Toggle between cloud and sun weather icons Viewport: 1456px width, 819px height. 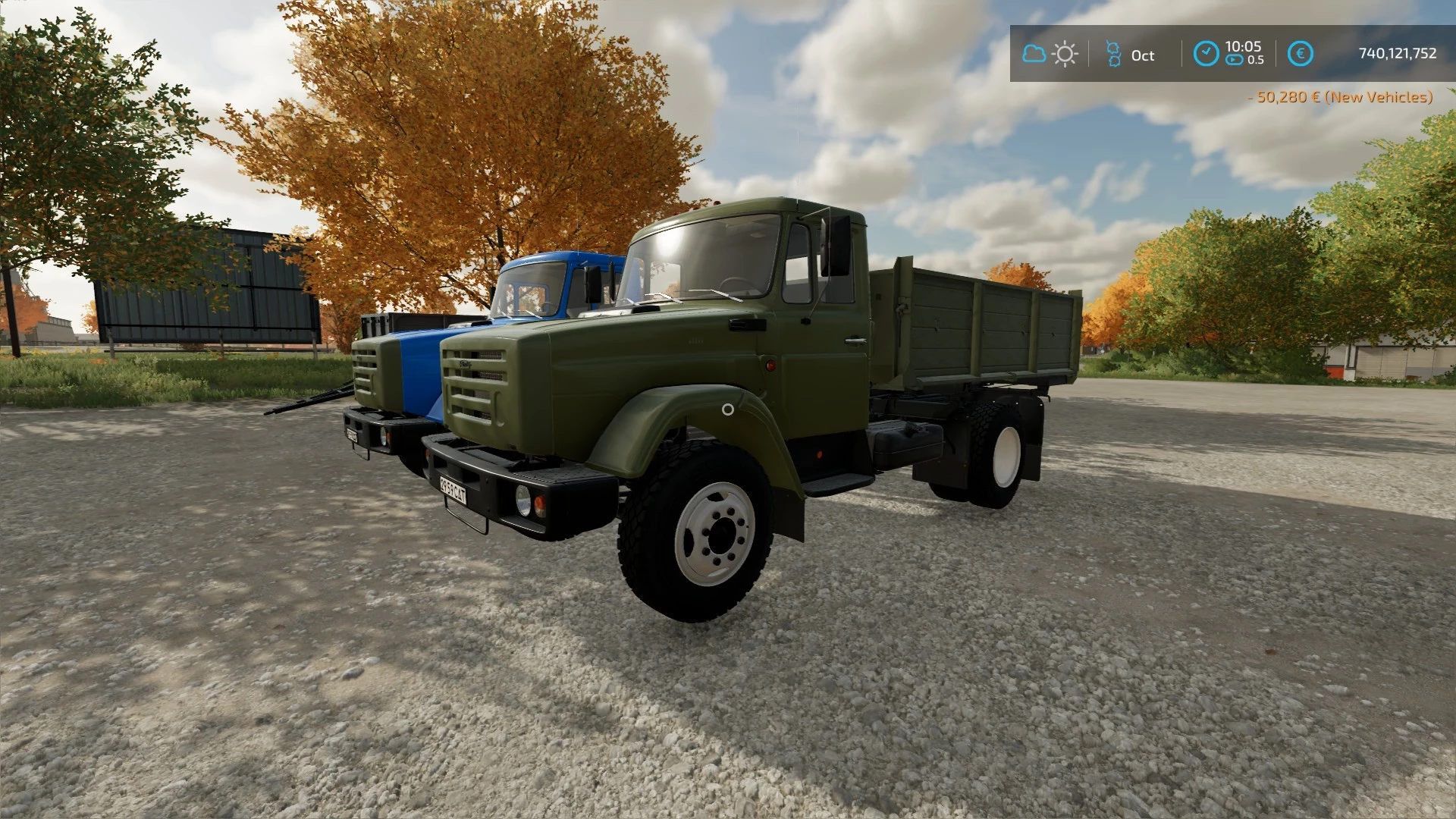(x=1050, y=53)
